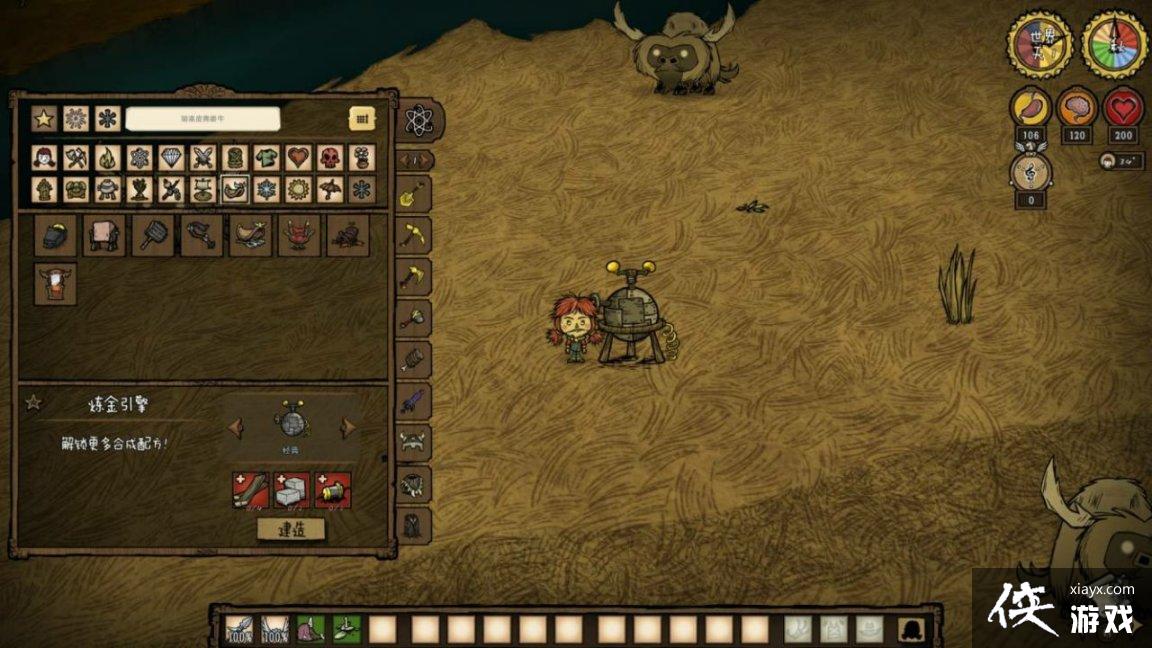Select the cut stone ingredient slot
This screenshot has height=648, width=1152.
pos(292,490)
